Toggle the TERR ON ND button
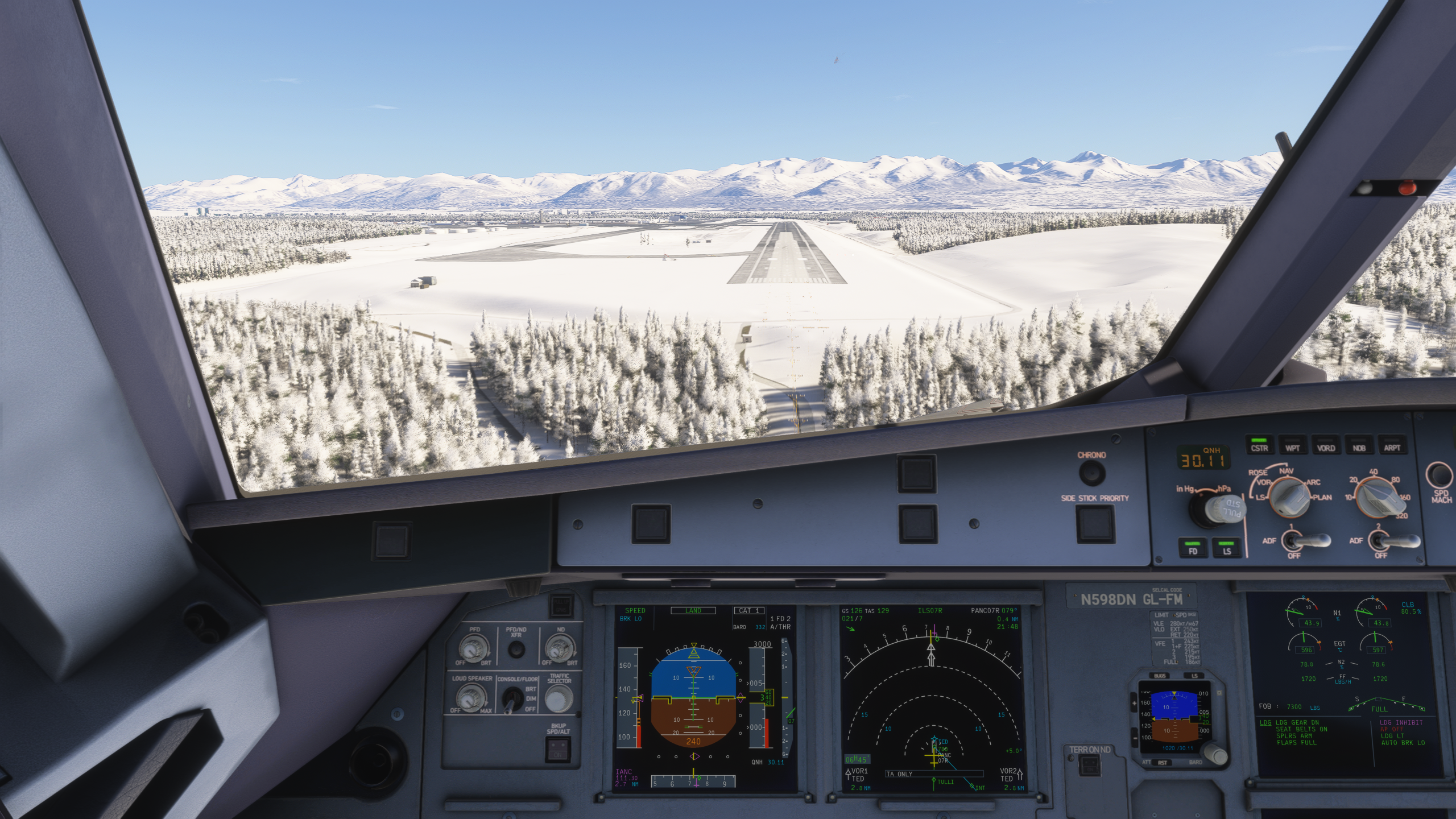 coord(1089,766)
